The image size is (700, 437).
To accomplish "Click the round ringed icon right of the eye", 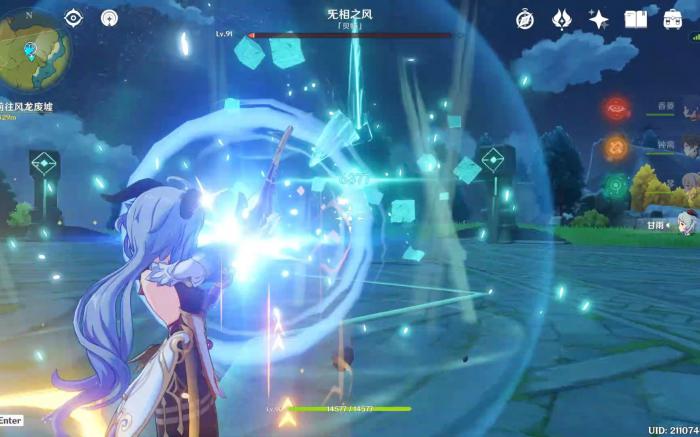I will [109, 18].
